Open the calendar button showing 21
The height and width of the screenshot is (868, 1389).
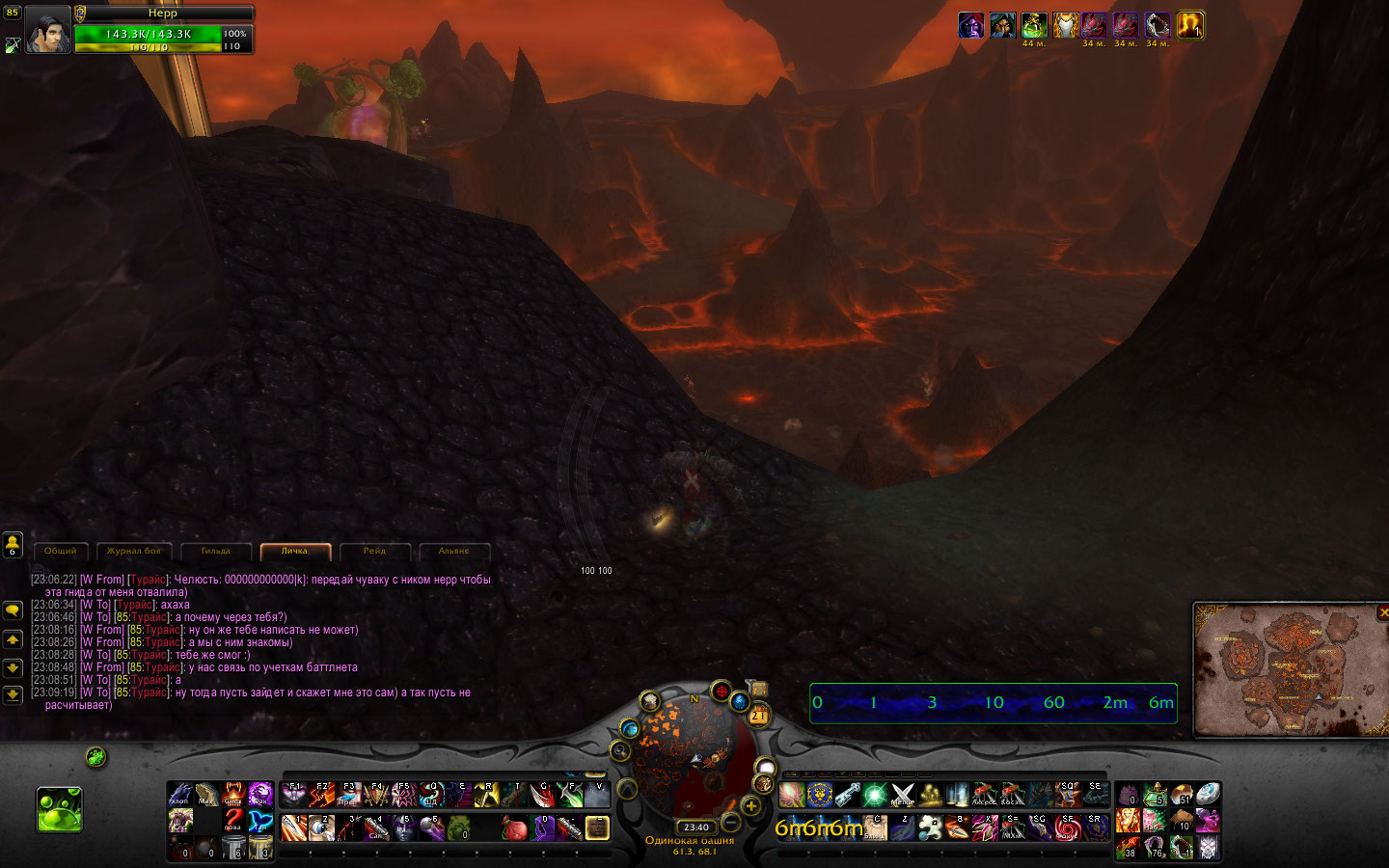click(x=758, y=715)
